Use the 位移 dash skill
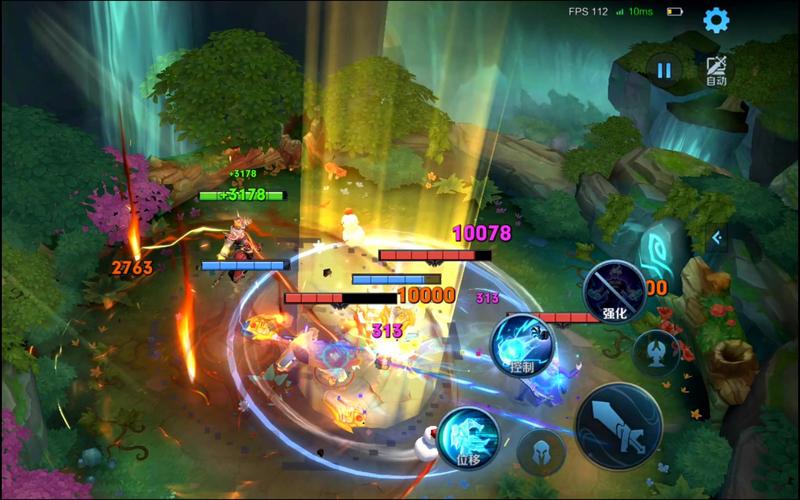 point(468,437)
